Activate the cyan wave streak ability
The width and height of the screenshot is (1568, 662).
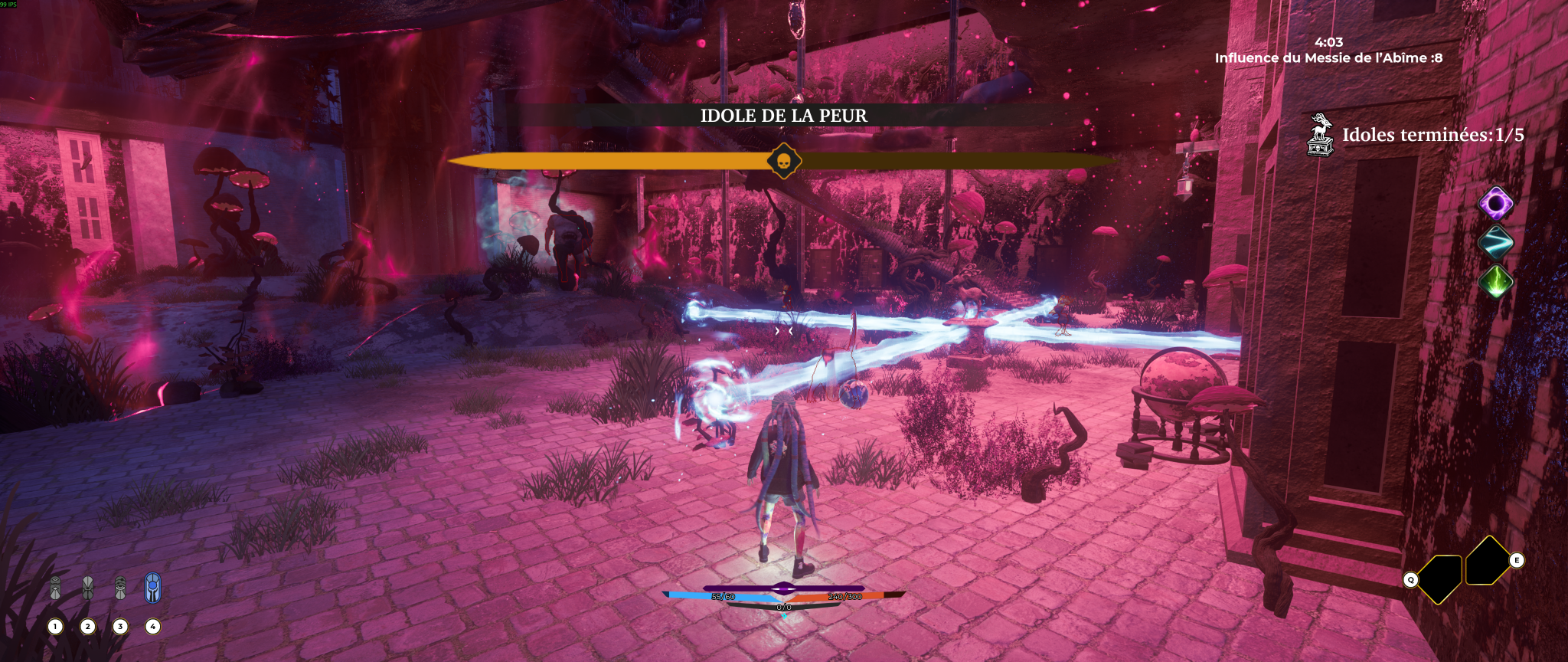click(1495, 243)
